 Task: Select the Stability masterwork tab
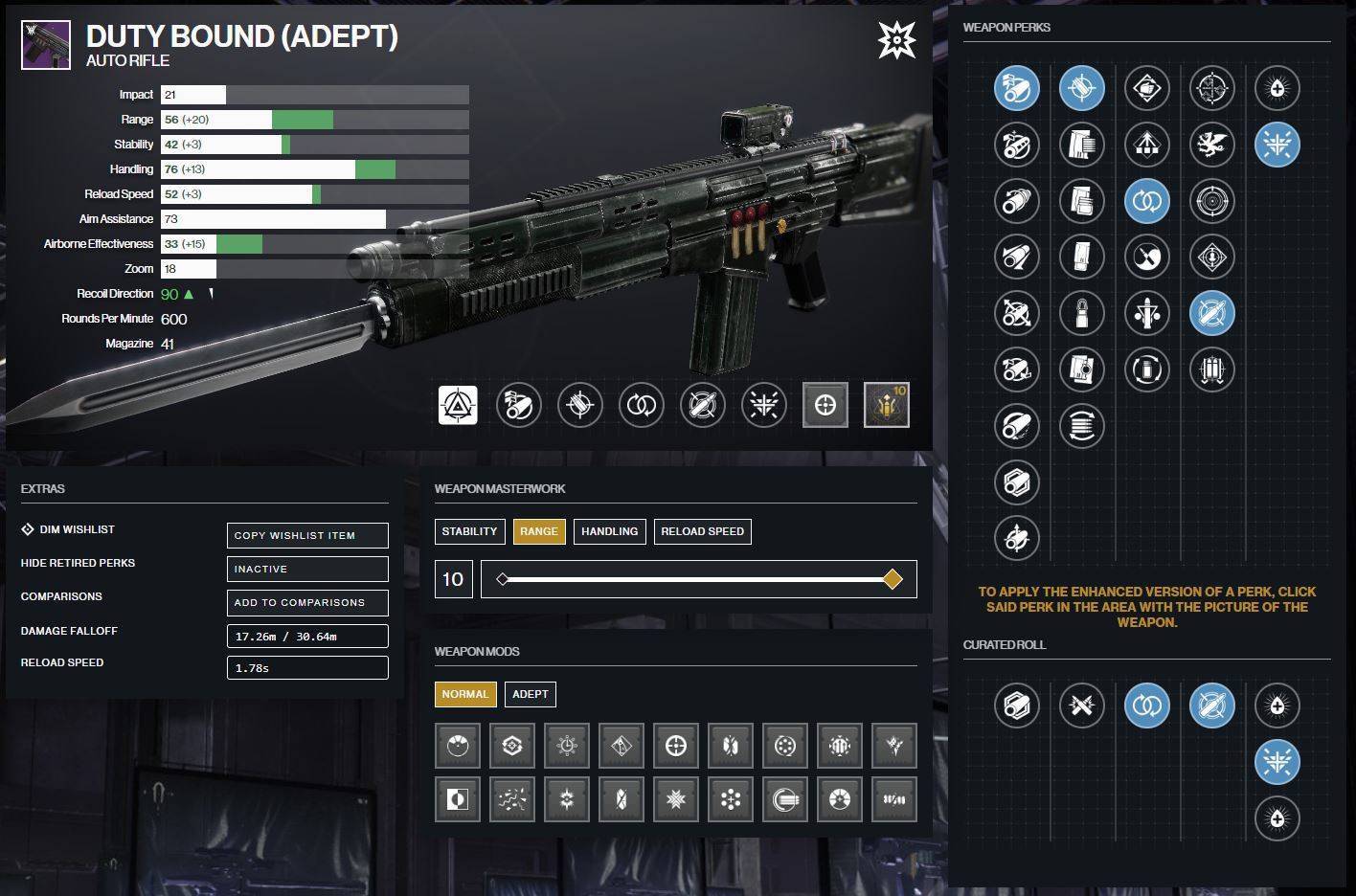470,531
